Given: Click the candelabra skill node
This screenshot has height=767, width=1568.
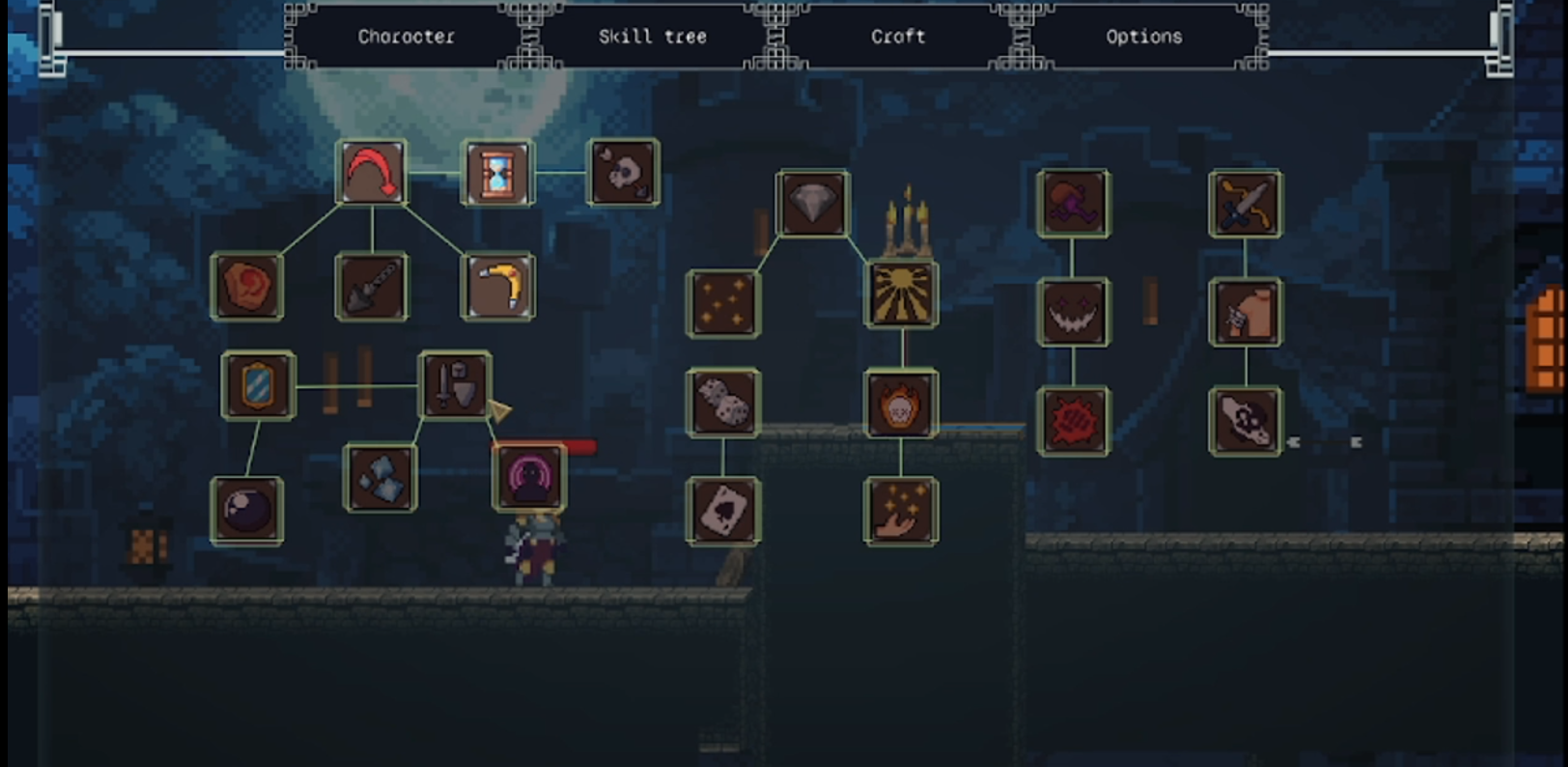Looking at the screenshot, I should [x=902, y=297].
